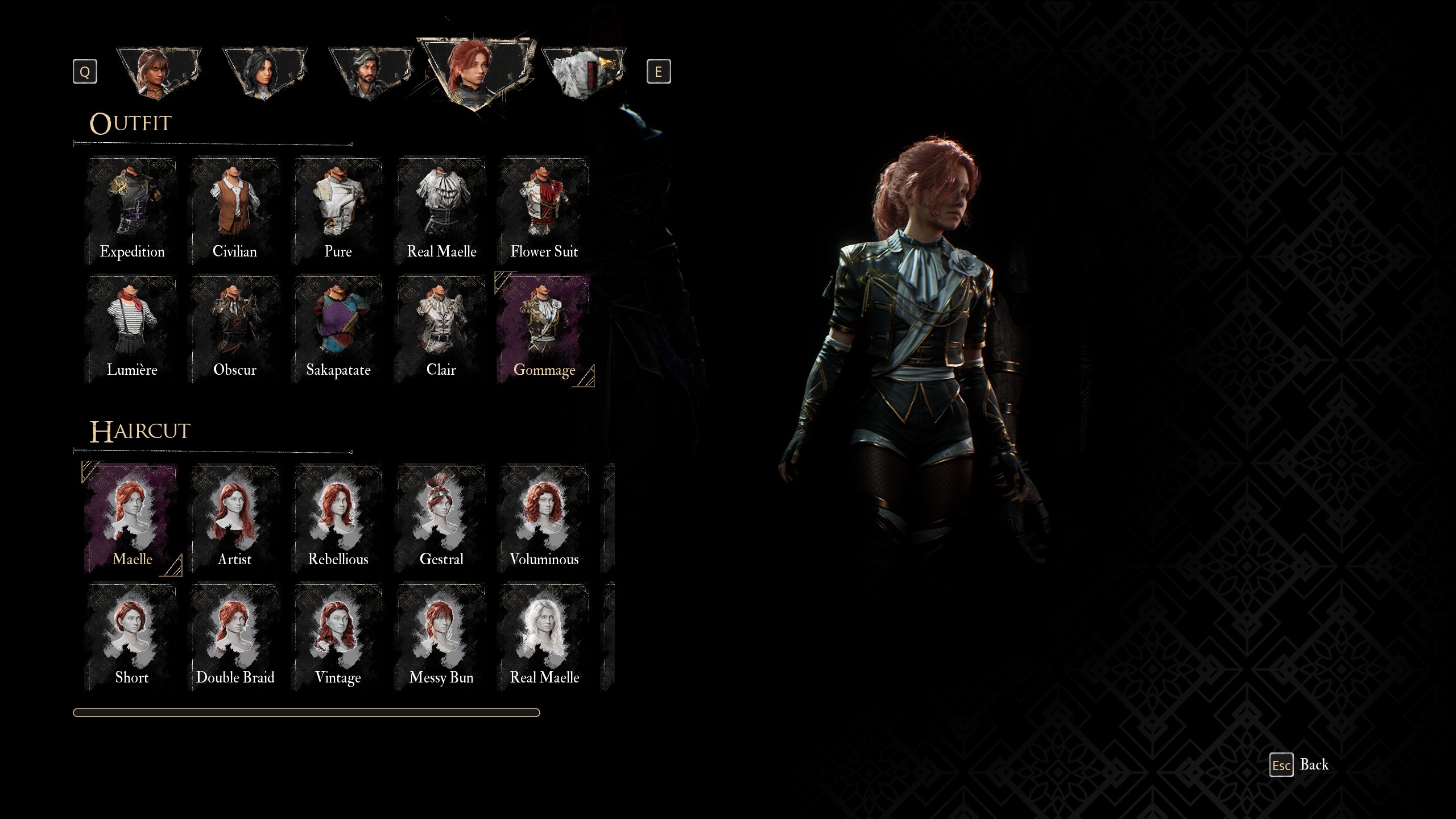1456x819 pixels.
Task: Choose the Double Braid haircut
Action: pyautogui.click(x=235, y=636)
